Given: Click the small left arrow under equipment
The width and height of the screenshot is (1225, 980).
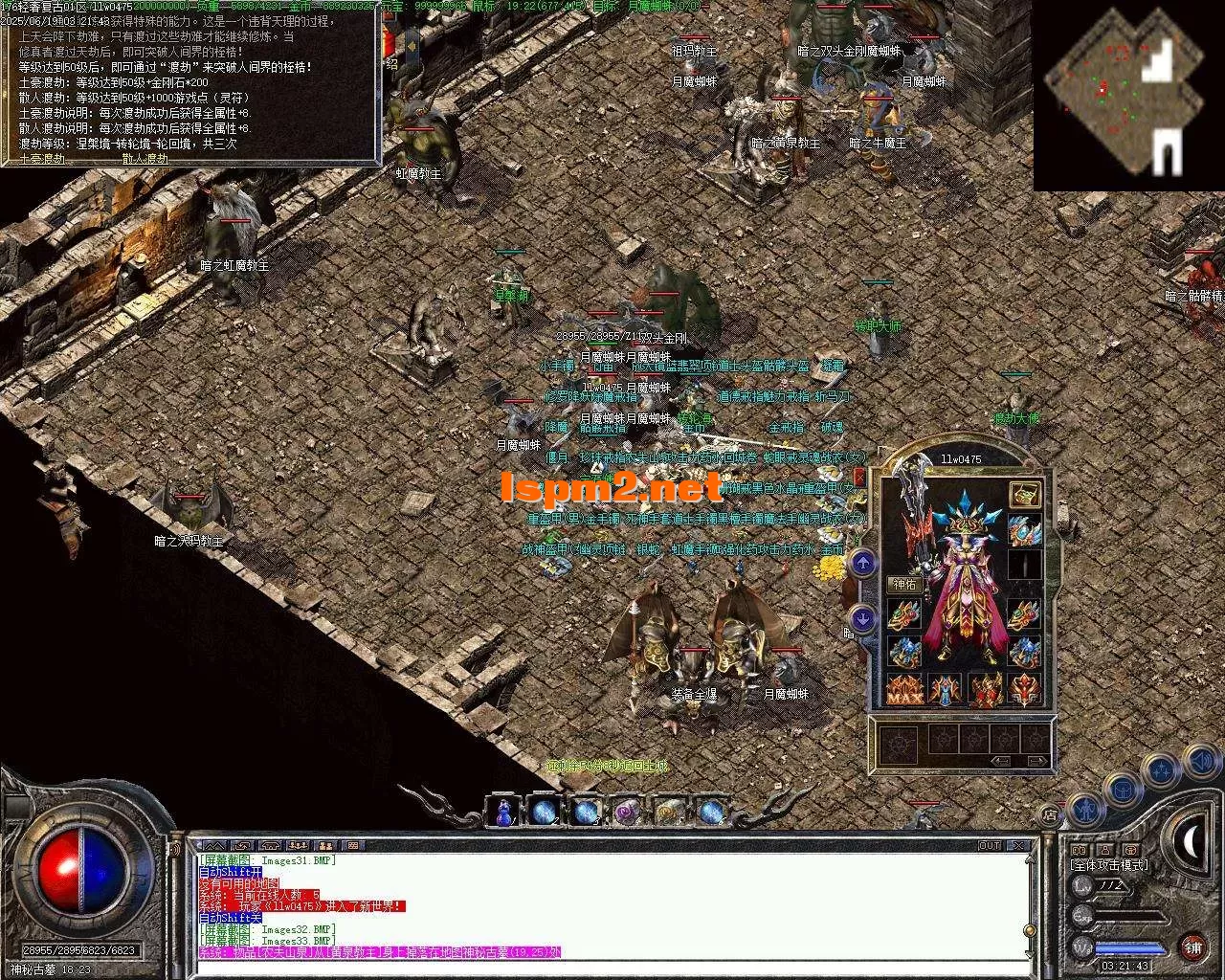Looking at the screenshot, I should 1000,762.
